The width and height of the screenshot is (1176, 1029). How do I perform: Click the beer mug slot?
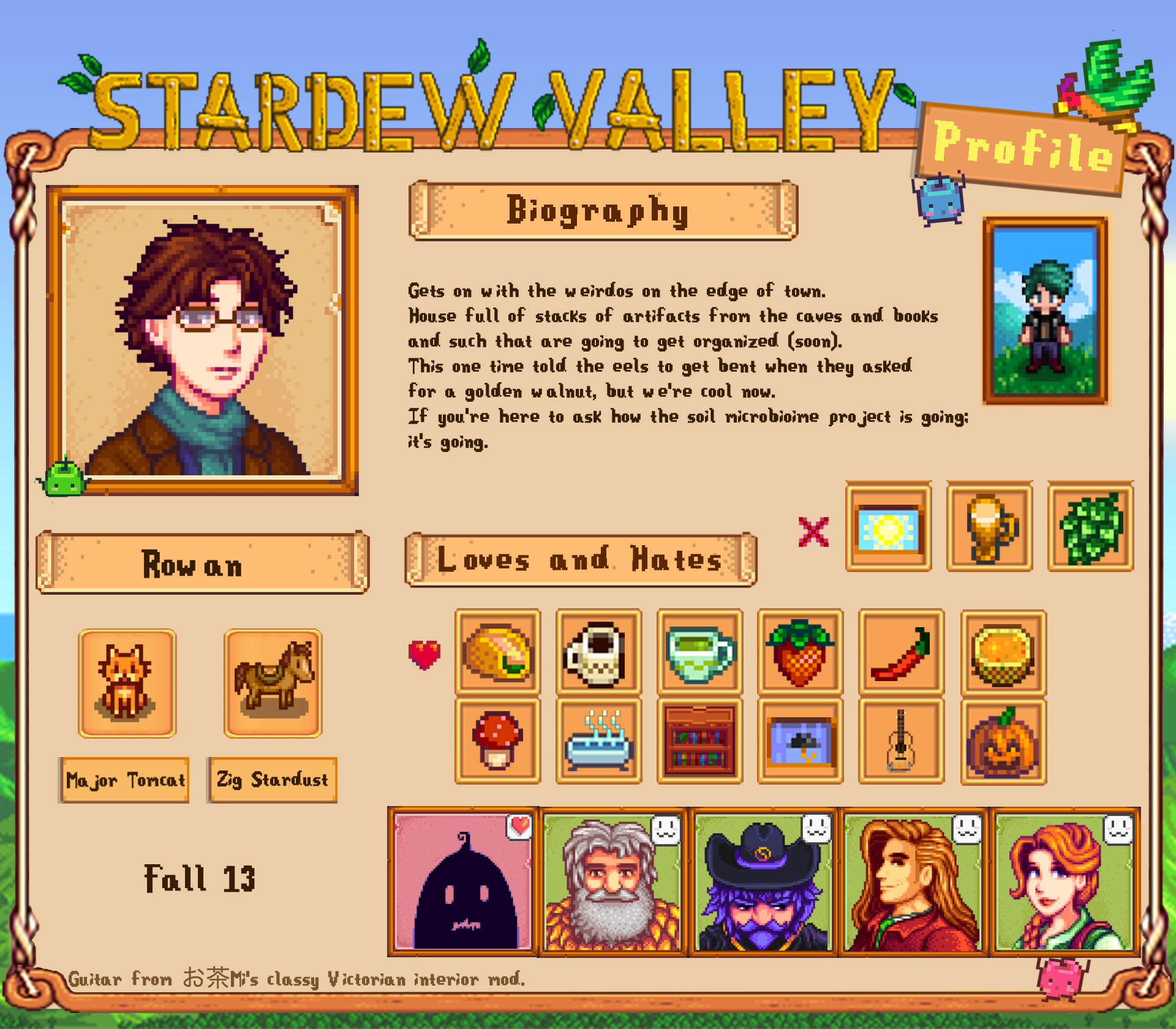989,527
